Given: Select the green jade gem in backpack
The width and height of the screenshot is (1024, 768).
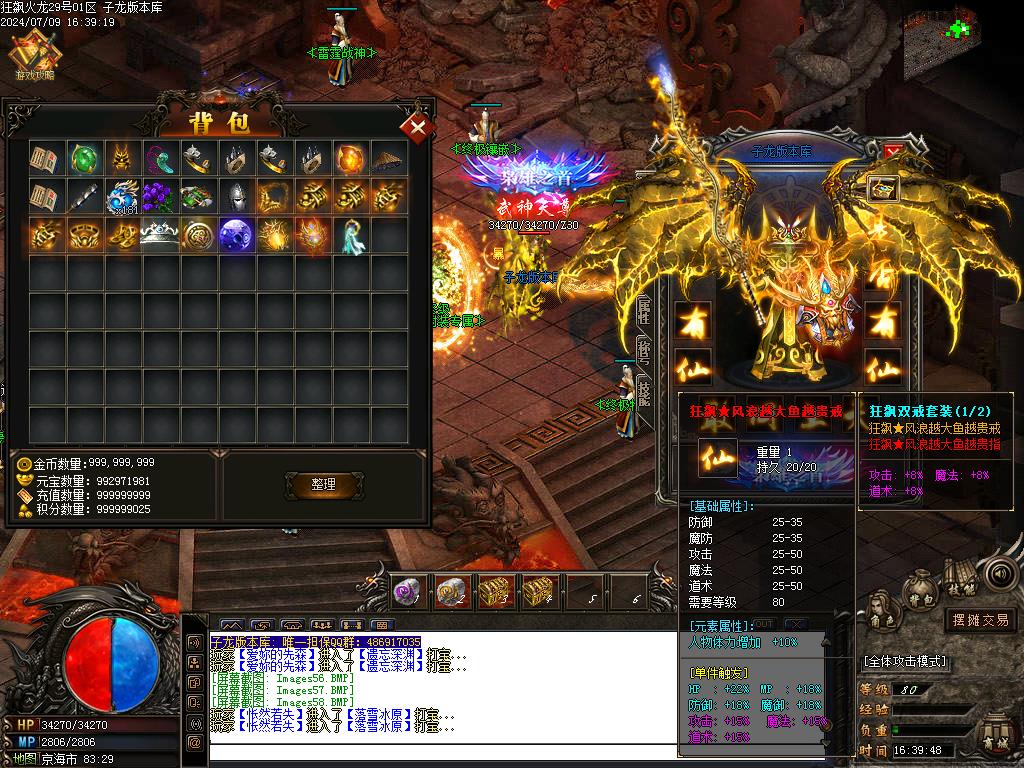Looking at the screenshot, I should (x=83, y=158).
